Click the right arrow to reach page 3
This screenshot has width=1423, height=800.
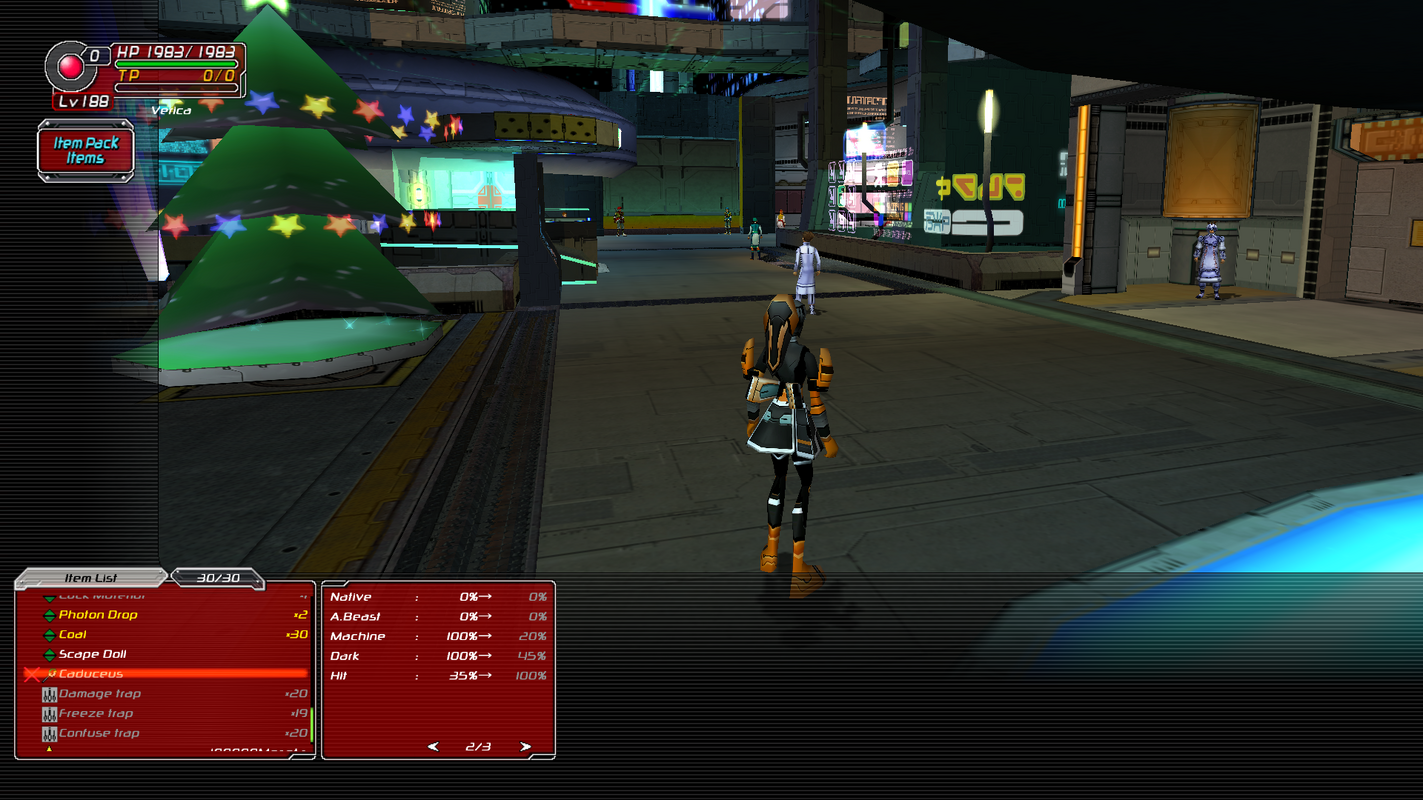point(524,745)
